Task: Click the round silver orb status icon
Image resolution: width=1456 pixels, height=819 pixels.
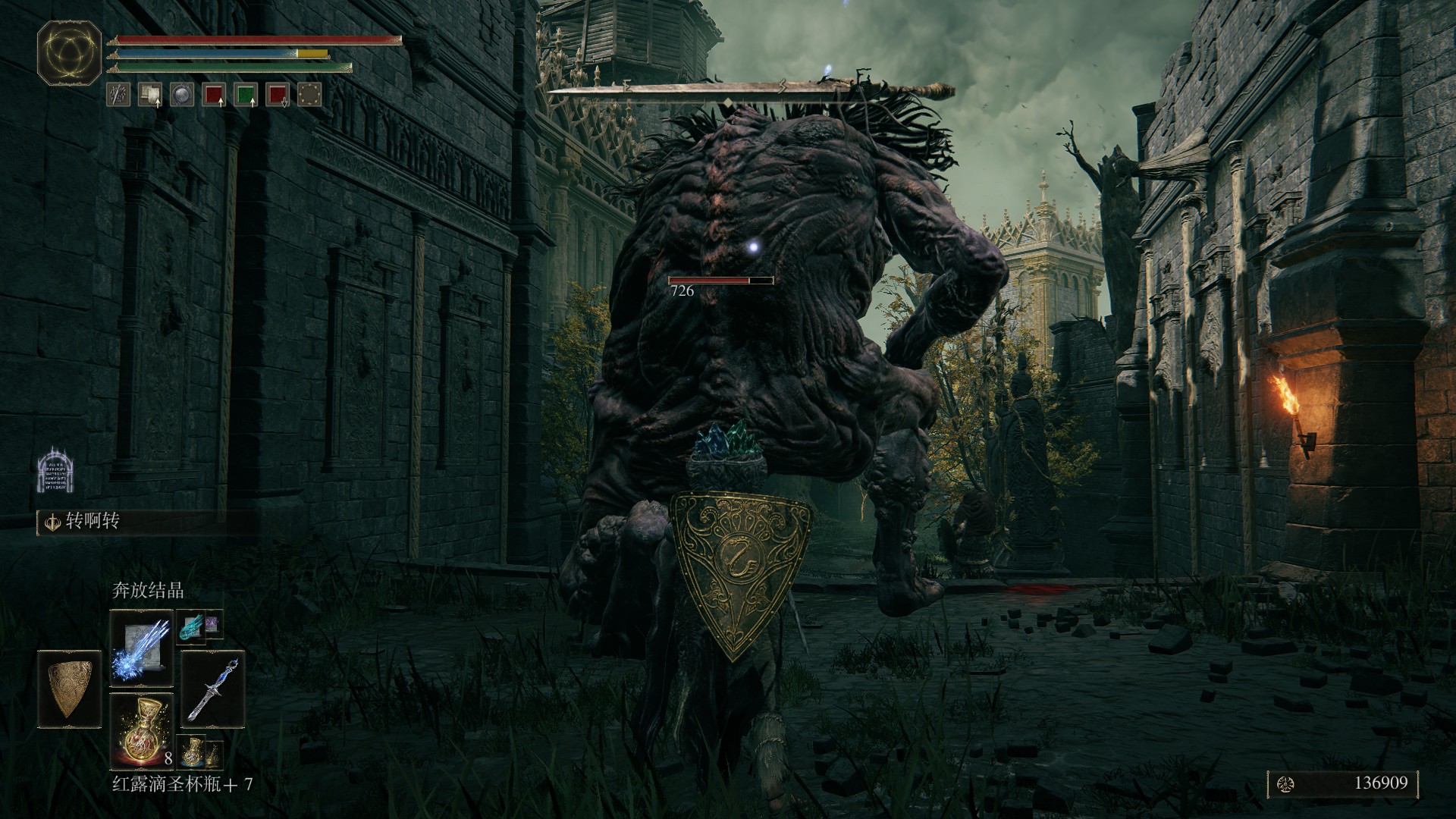Action: click(x=182, y=94)
